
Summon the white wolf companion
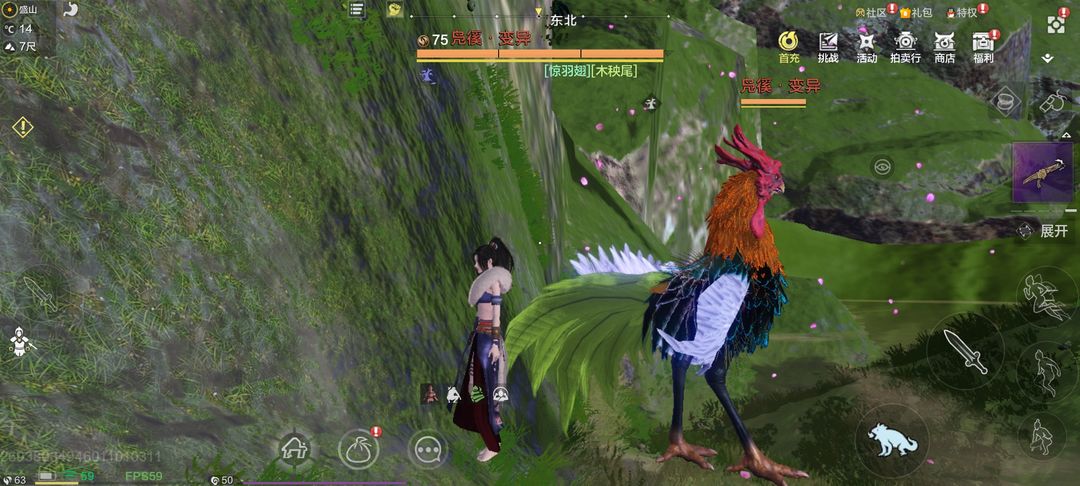[891, 441]
